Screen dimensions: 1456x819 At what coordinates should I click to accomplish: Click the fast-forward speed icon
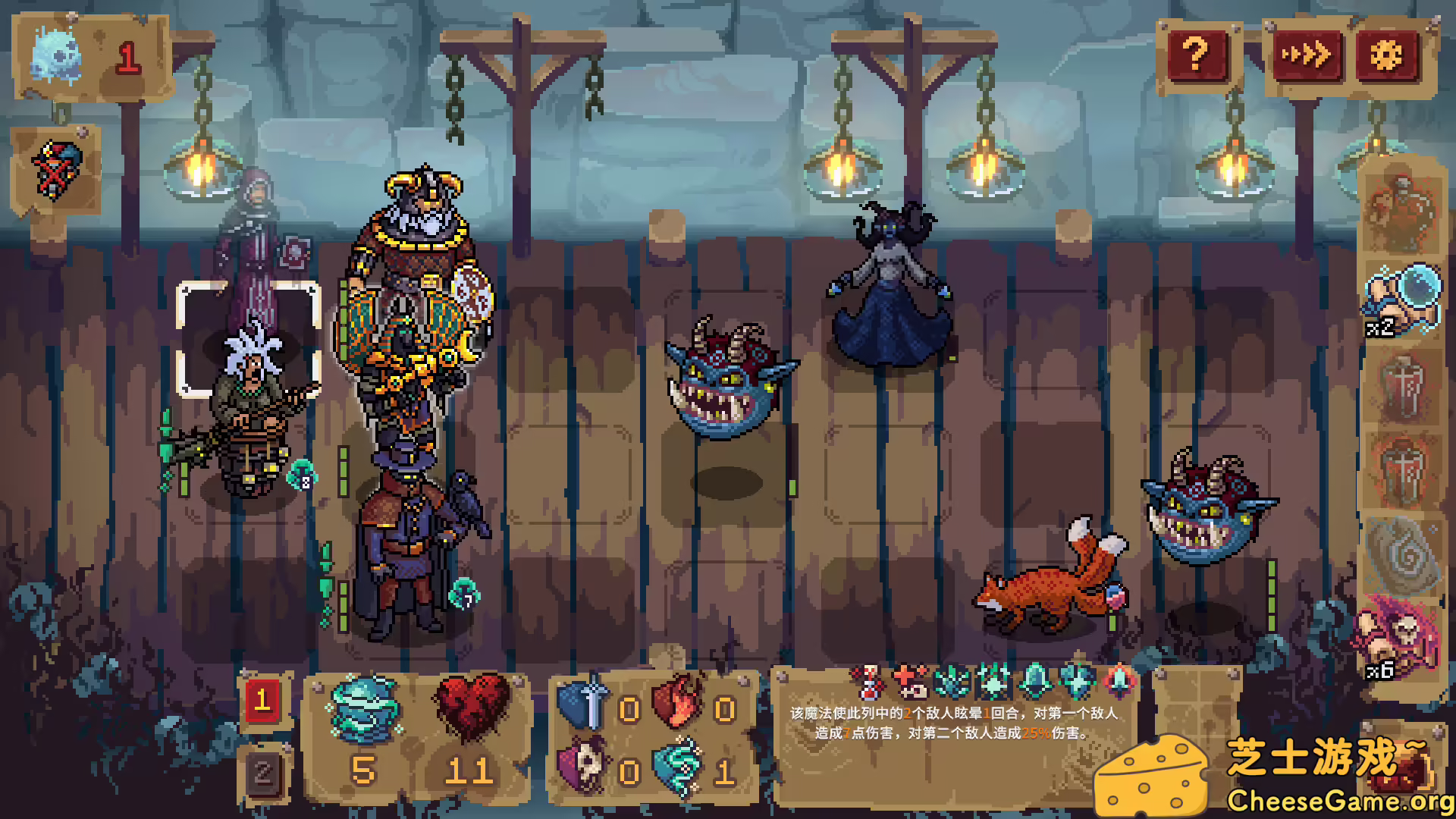pos(1309,54)
